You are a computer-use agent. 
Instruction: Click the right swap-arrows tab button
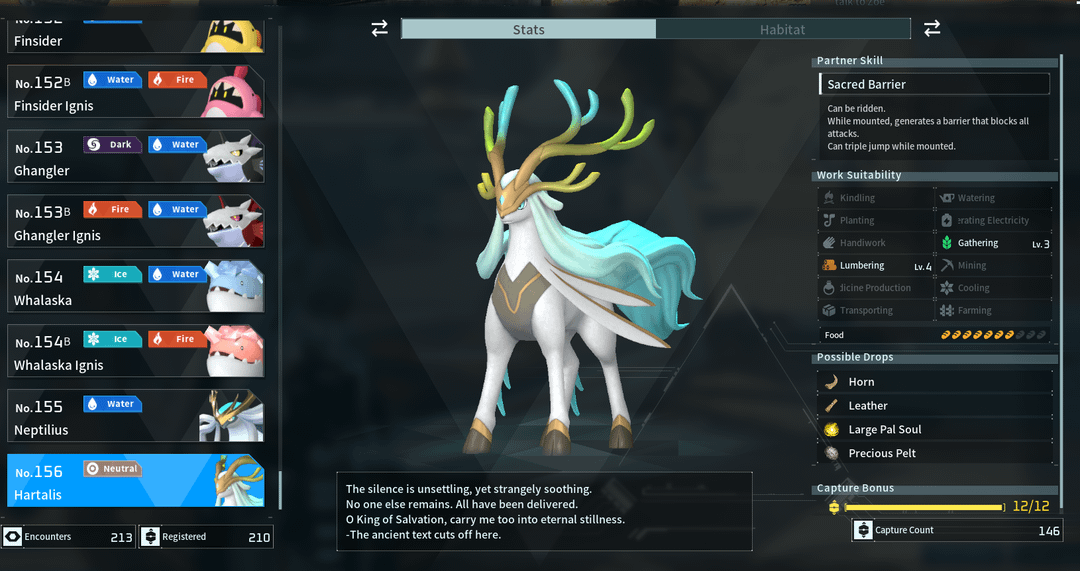tap(932, 29)
